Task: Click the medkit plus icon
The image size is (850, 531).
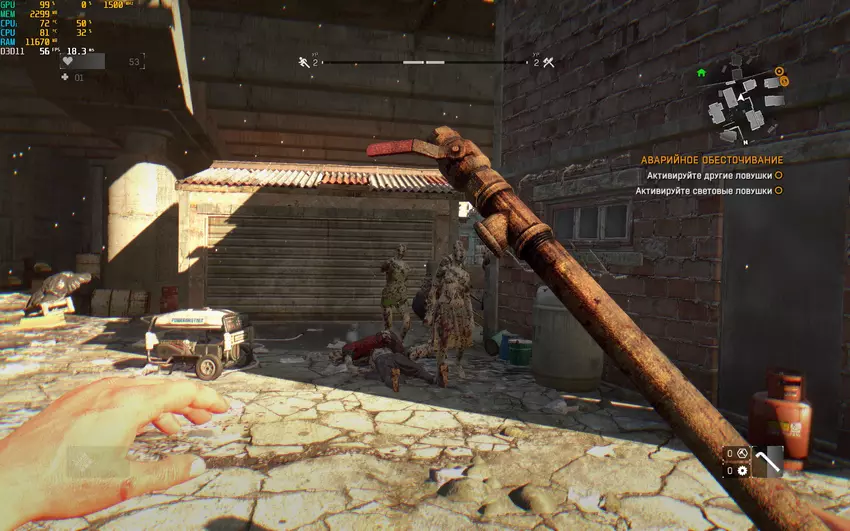Action: pyautogui.click(x=67, y=77)
